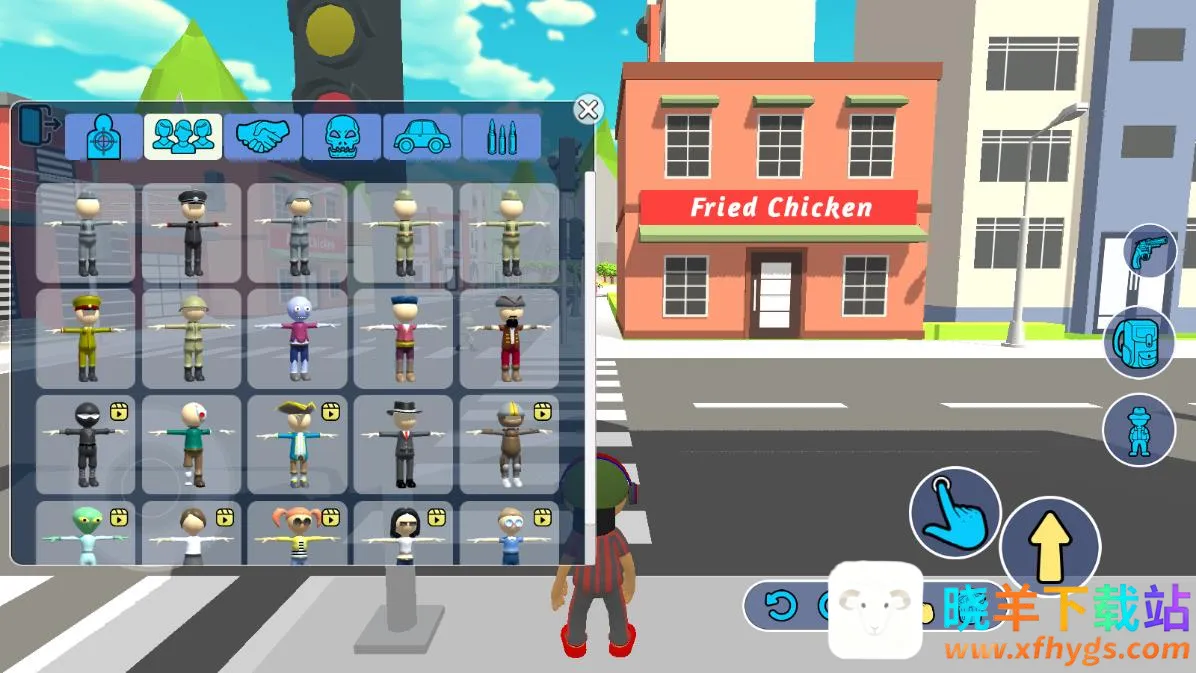Screen dimensions: 1196x673
Task: Select the green alien character
Action: click(85, 534)
